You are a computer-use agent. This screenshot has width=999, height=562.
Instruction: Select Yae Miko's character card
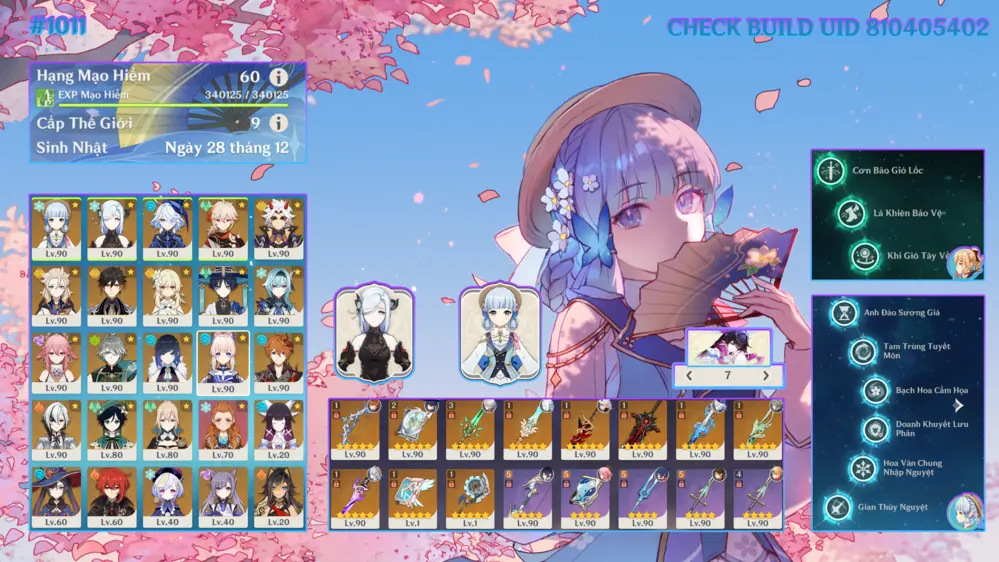point(56,361)
